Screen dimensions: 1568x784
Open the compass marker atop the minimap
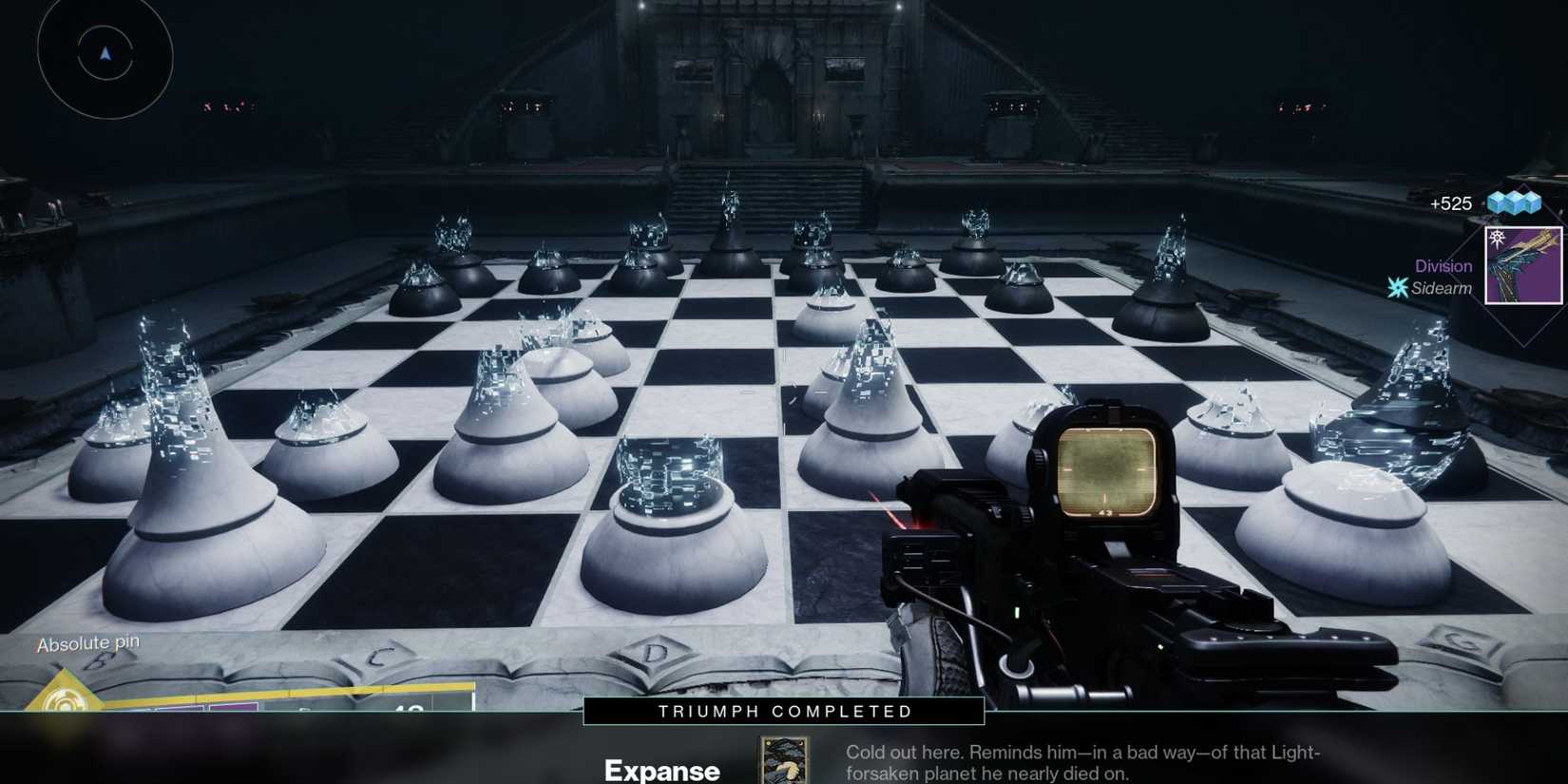[105, 55]
